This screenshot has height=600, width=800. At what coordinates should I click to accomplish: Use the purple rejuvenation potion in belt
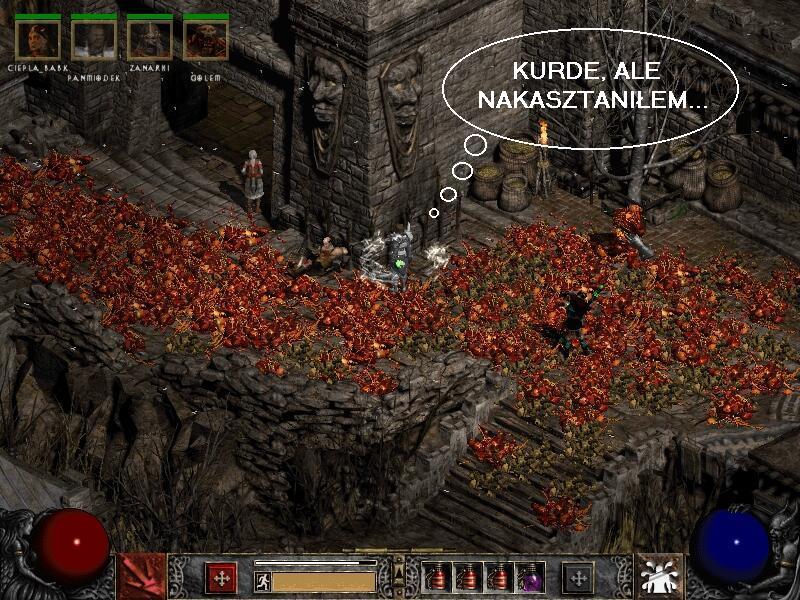[530, 578]
